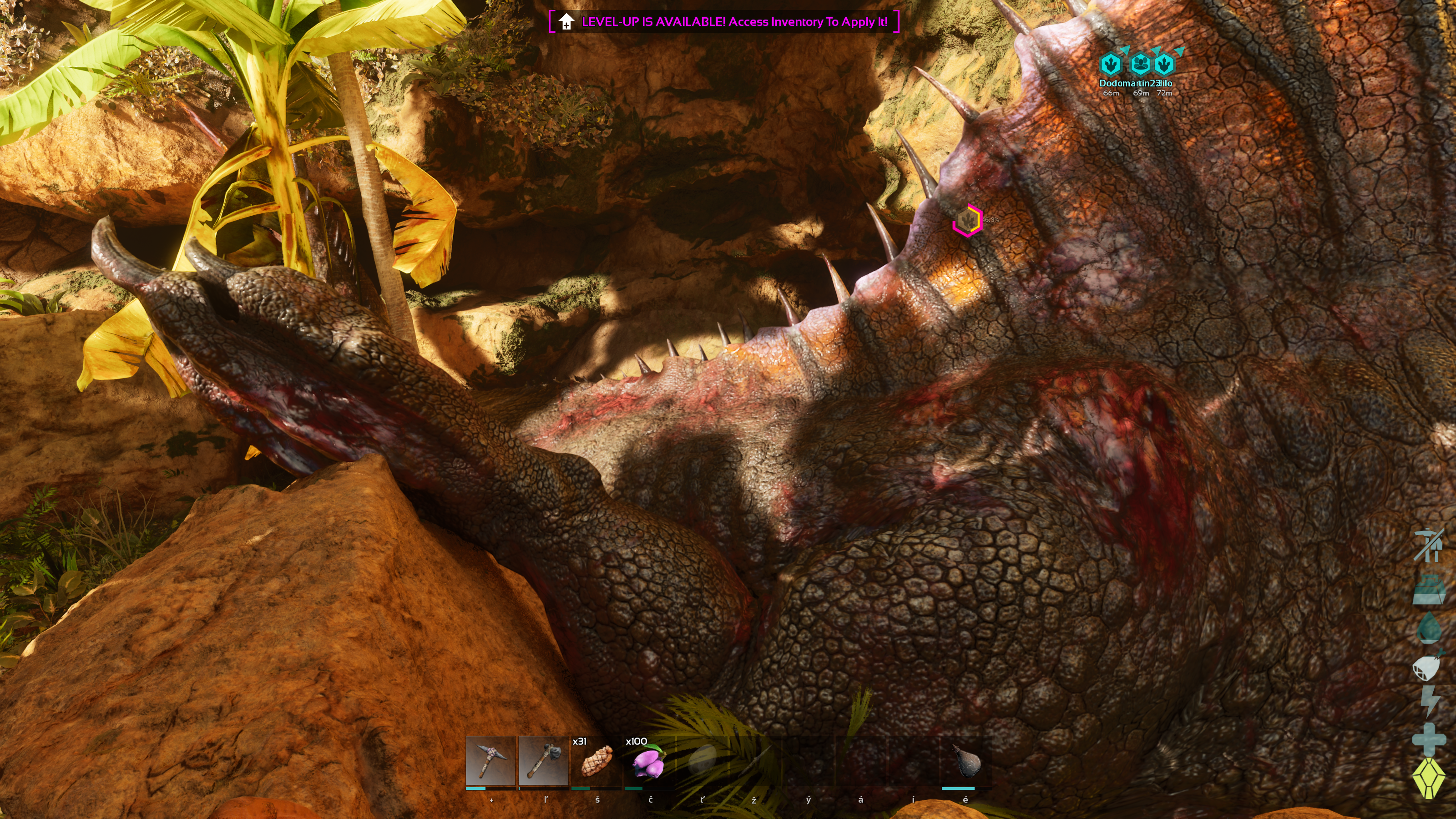Select the dino footprint marker at 66m
The width and height of the screenshot is (1456, 819).
click(1111, 65)
